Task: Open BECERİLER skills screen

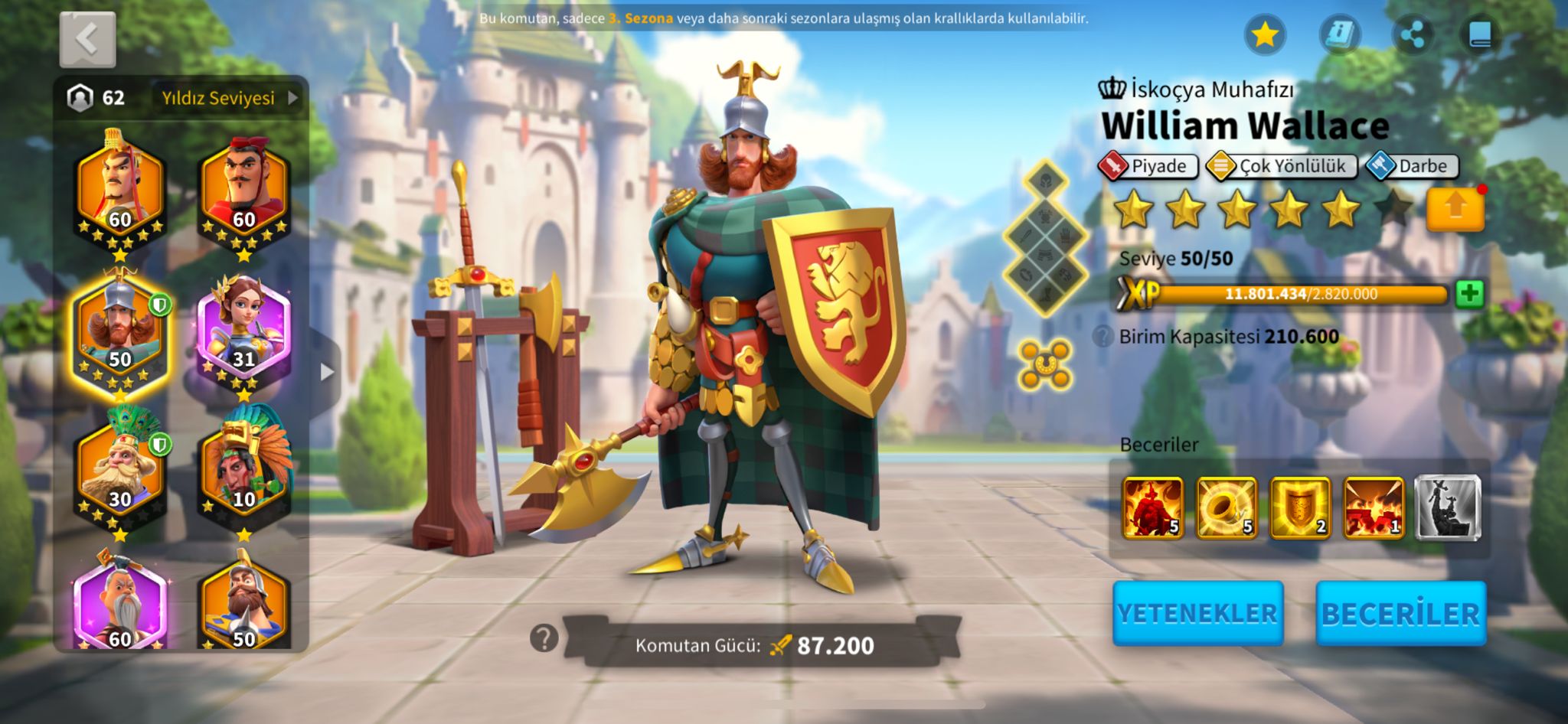Action: point(1400,613)
